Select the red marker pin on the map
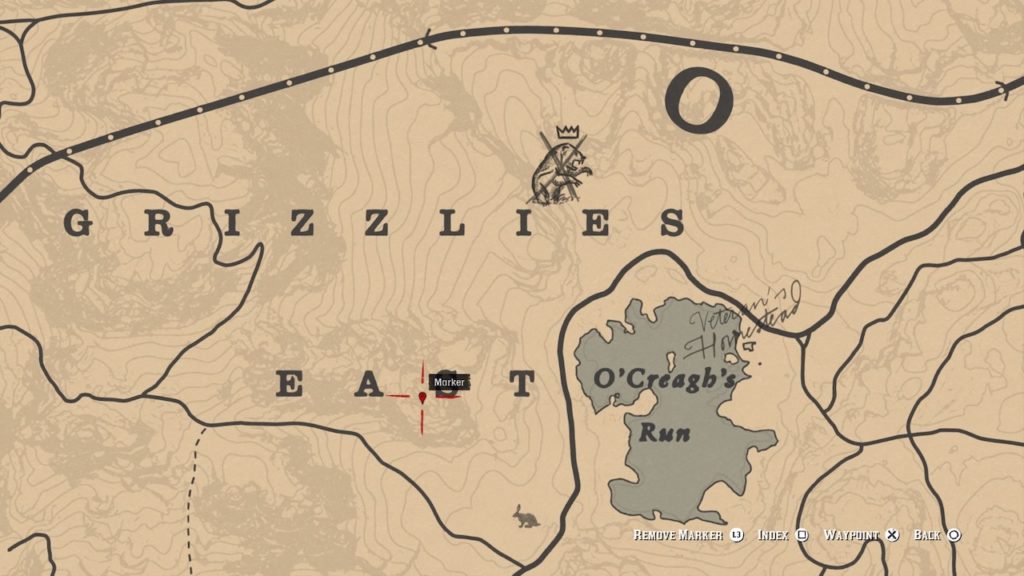1024x576 pixels. tap(423, 397)
